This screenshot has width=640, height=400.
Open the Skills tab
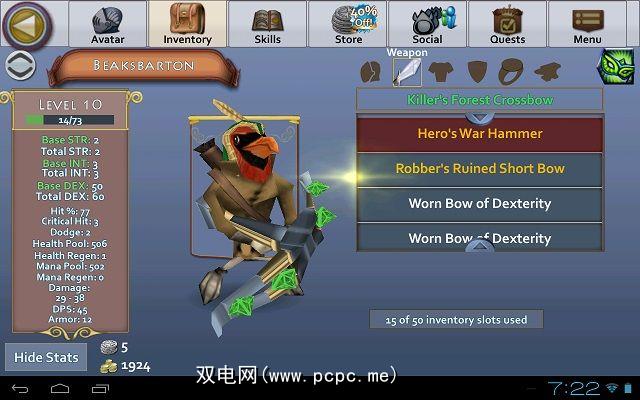point(267,25)
